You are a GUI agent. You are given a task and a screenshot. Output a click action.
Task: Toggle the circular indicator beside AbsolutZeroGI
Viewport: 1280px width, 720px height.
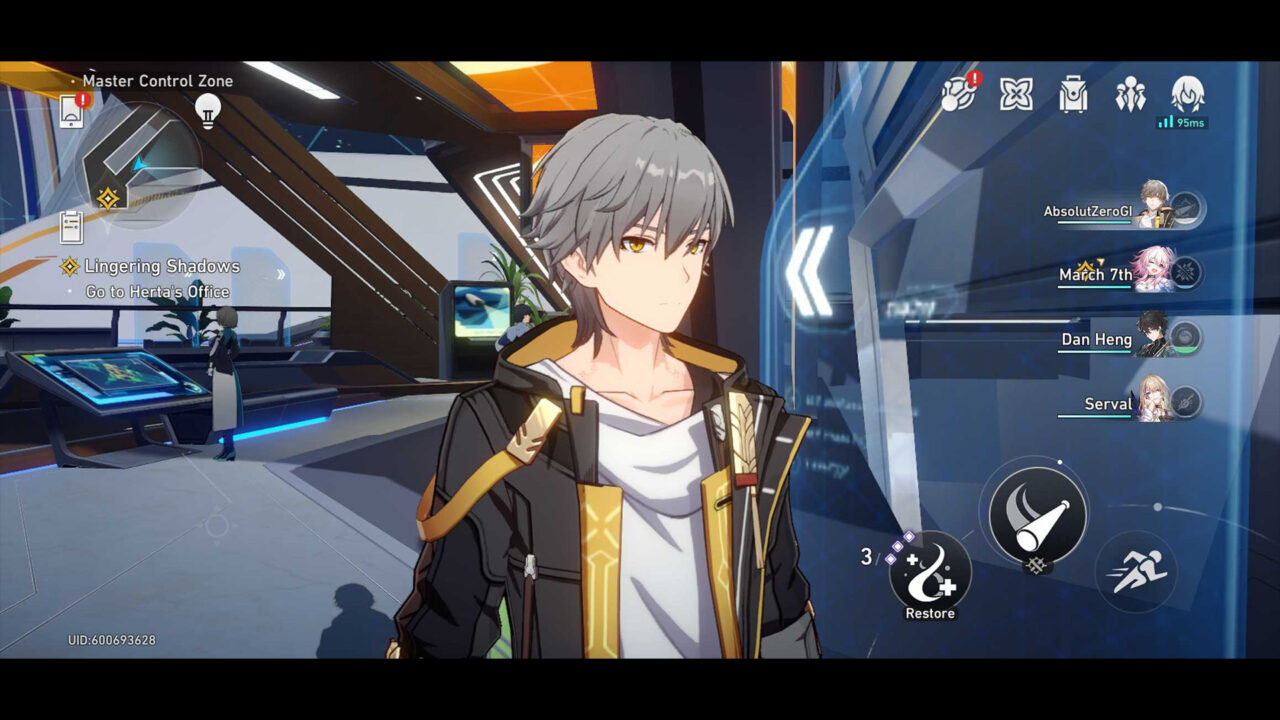click(x=1188, y=208)
